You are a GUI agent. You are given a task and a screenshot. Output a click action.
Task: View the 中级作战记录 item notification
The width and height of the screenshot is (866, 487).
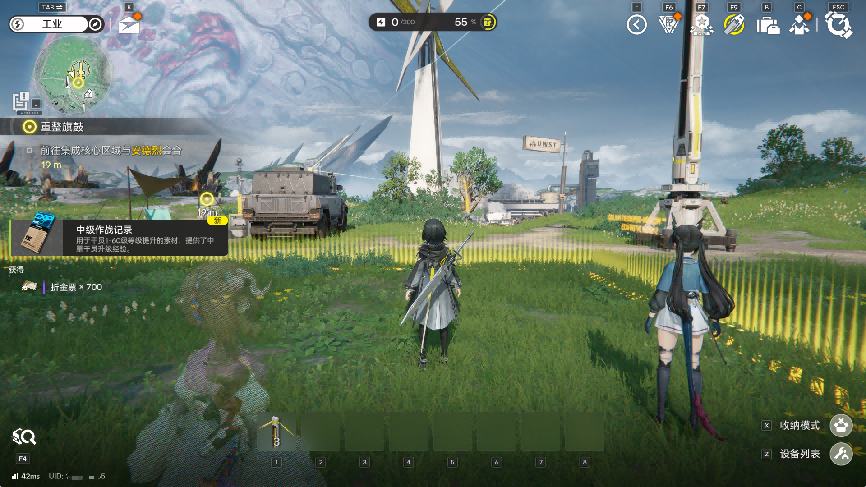click(118, 235)
